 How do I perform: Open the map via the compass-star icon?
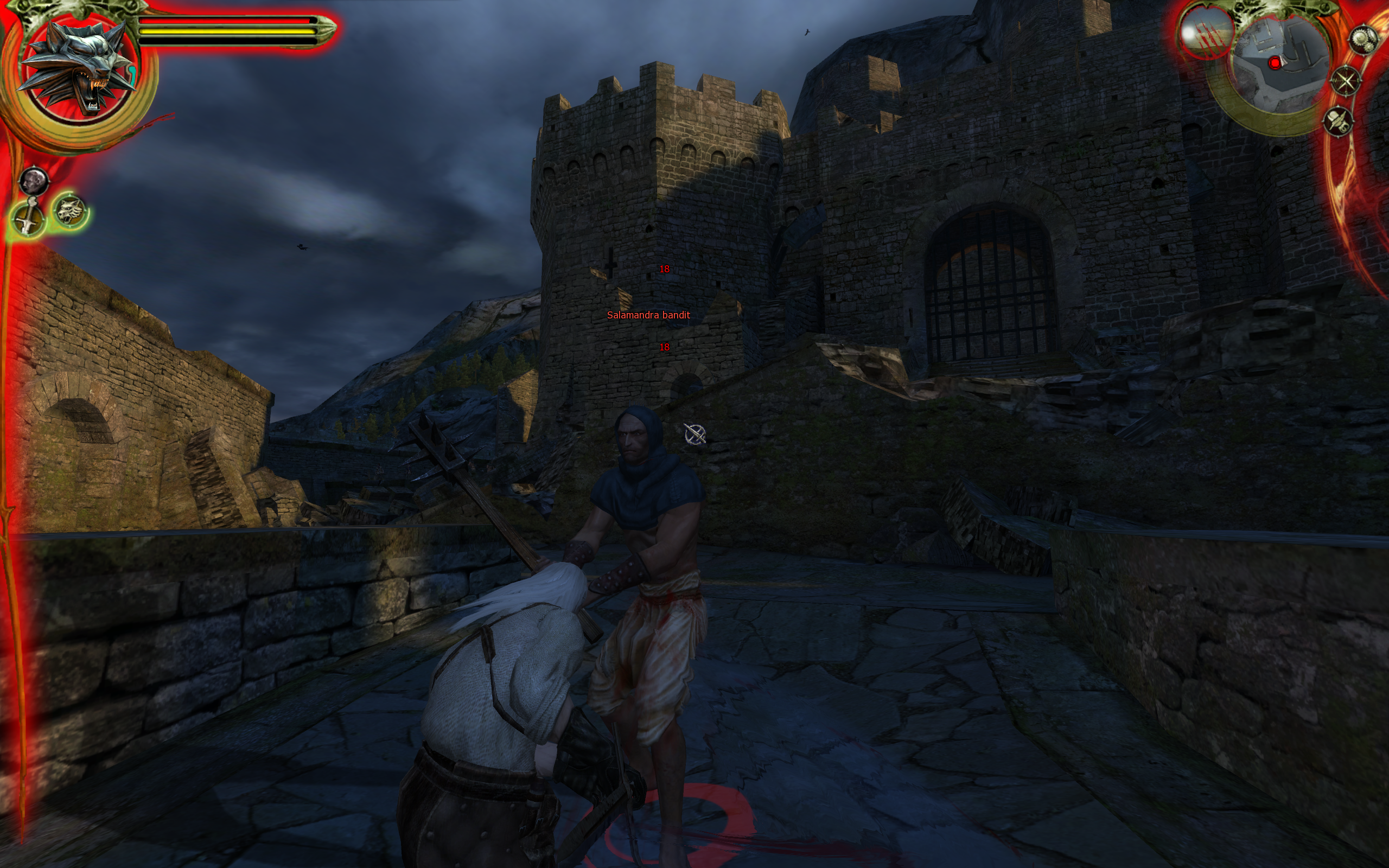1346,80
